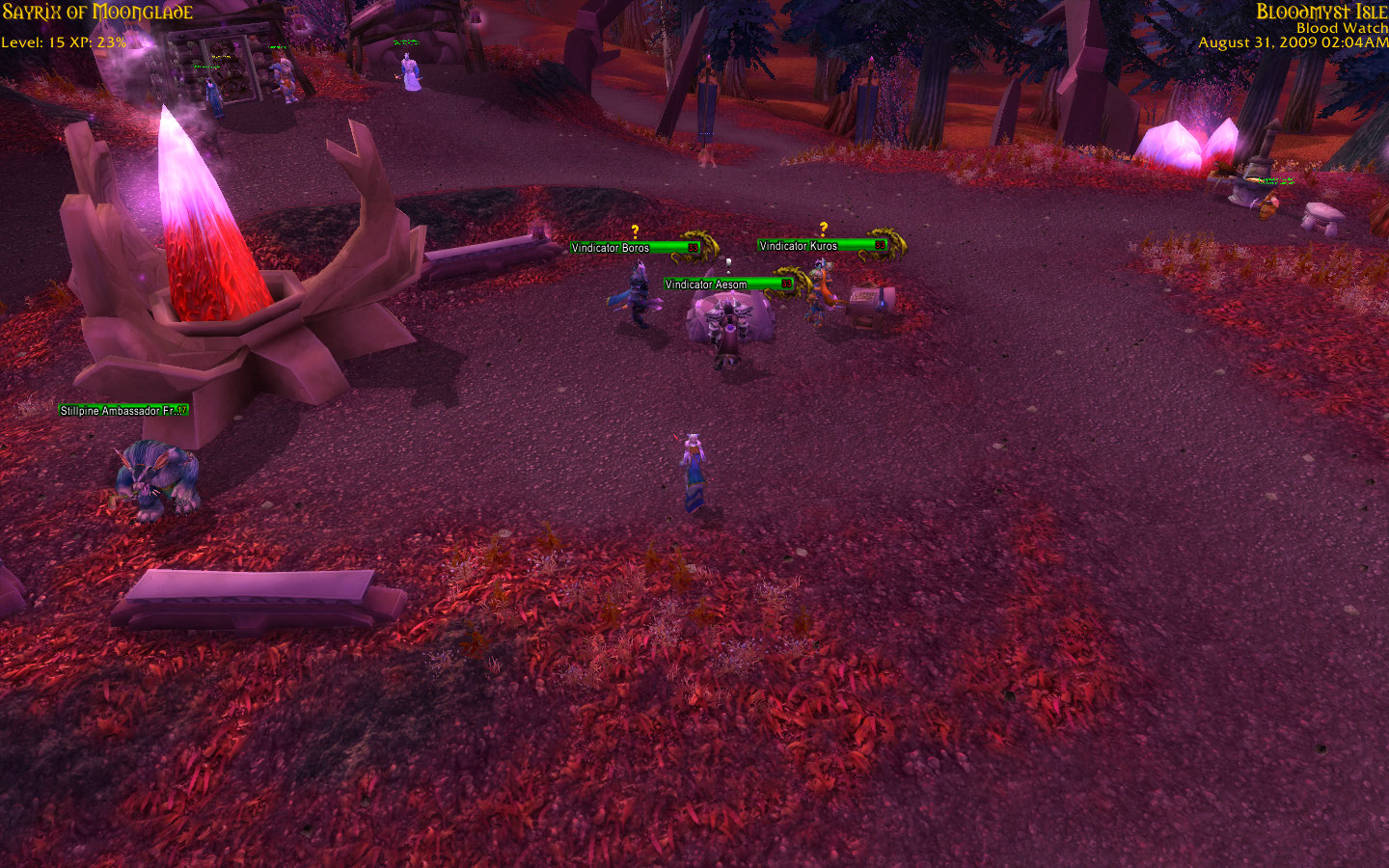Select the Vindicator Boros nameplate
Image resolution: width=1389 pixels, height=868 pixels.
click(x=633, y=248)
